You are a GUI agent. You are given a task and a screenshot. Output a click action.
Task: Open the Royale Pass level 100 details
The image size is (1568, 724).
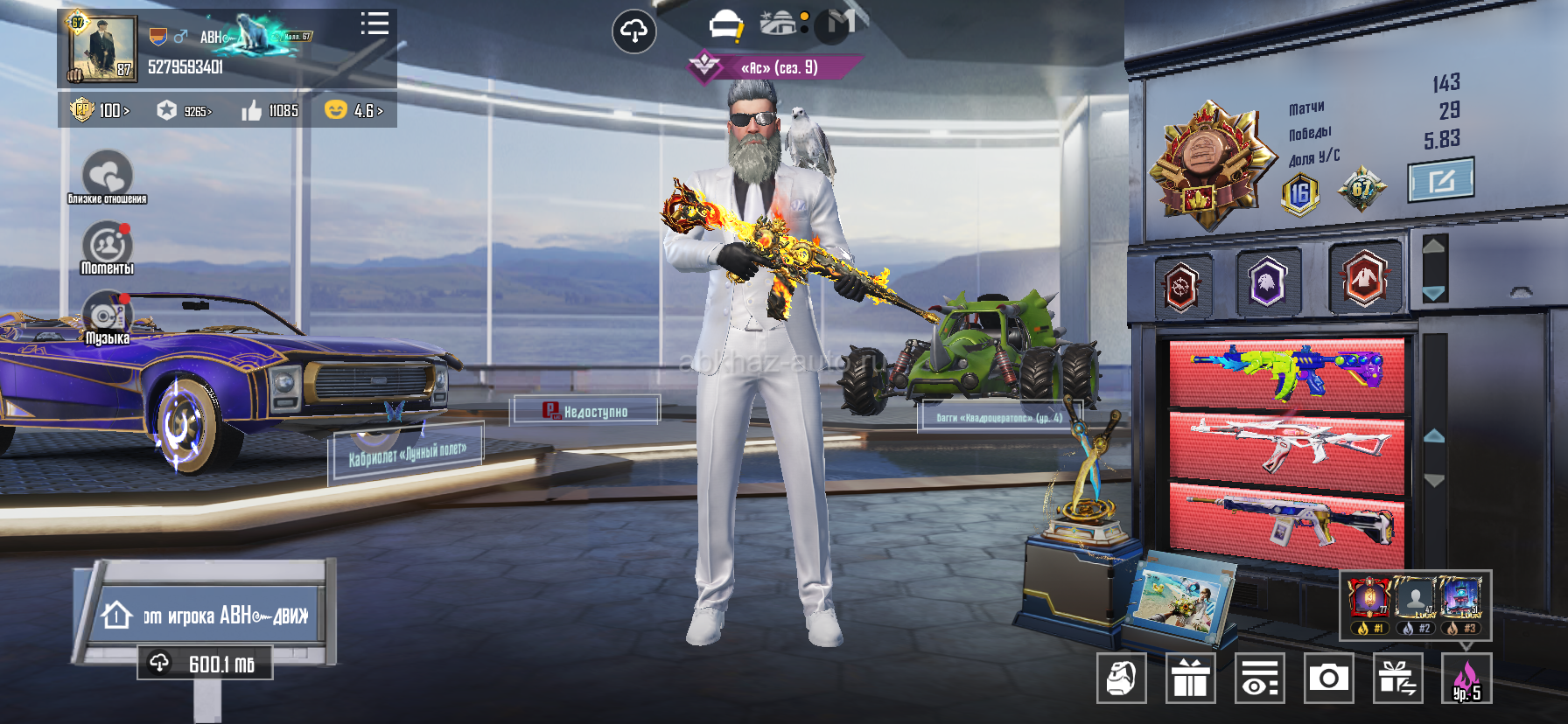(100, 110)
